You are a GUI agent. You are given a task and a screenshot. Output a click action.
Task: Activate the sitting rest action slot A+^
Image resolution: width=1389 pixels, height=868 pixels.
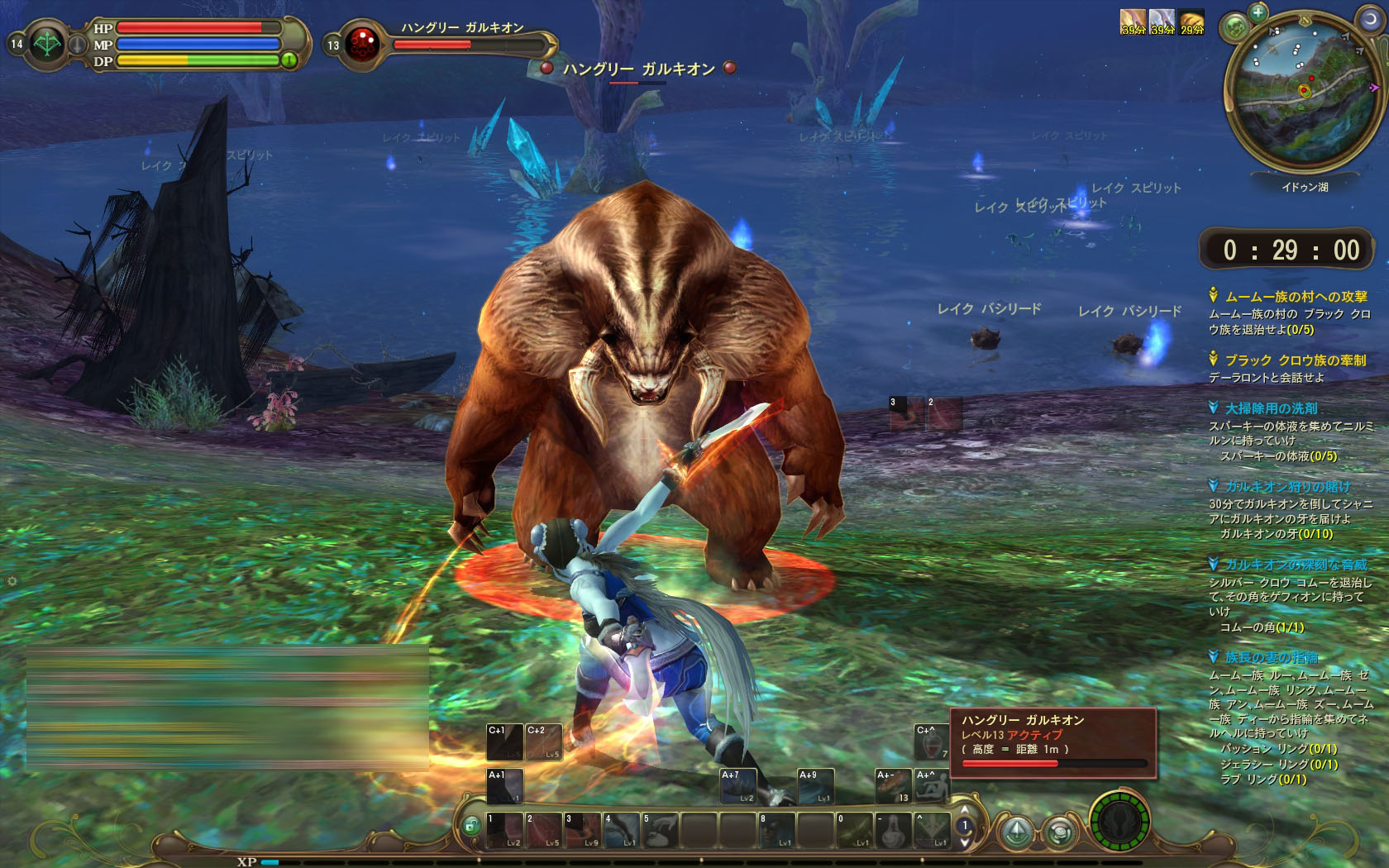[x=932, y=786]
